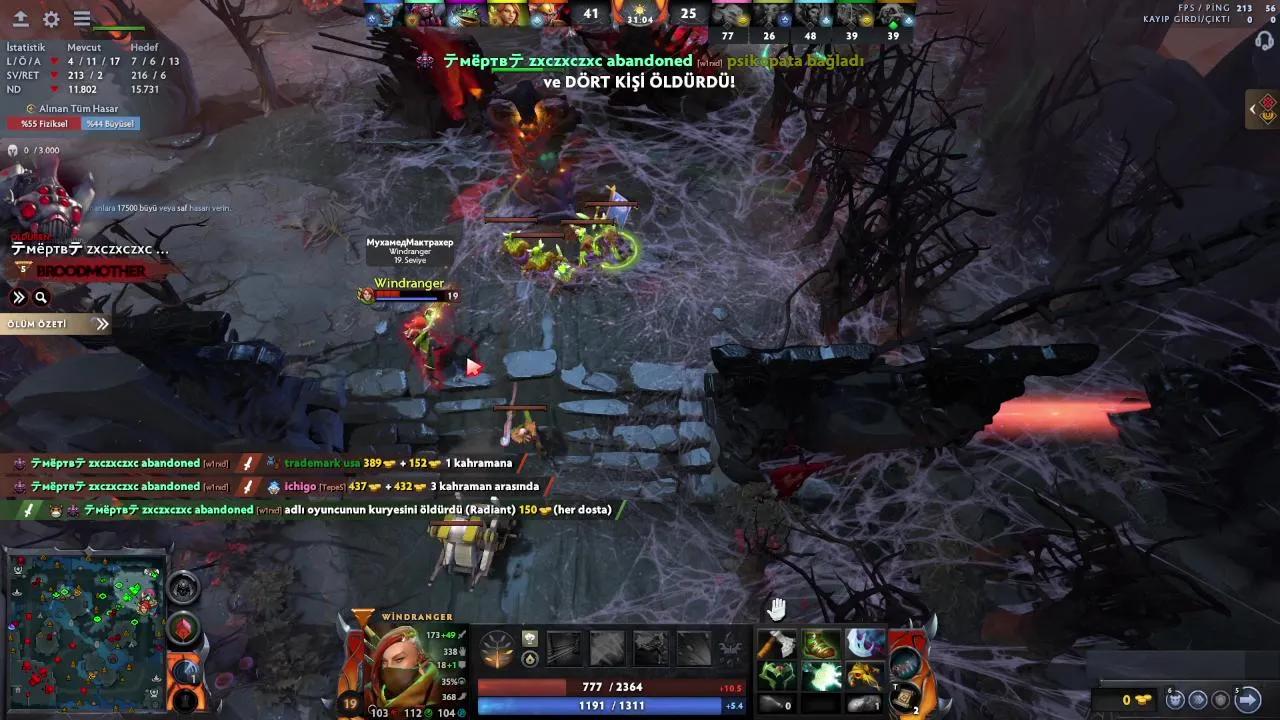Click the magnifying glass in the death panel
This screenshot has height=720, width=1280.
pos(40,297)
